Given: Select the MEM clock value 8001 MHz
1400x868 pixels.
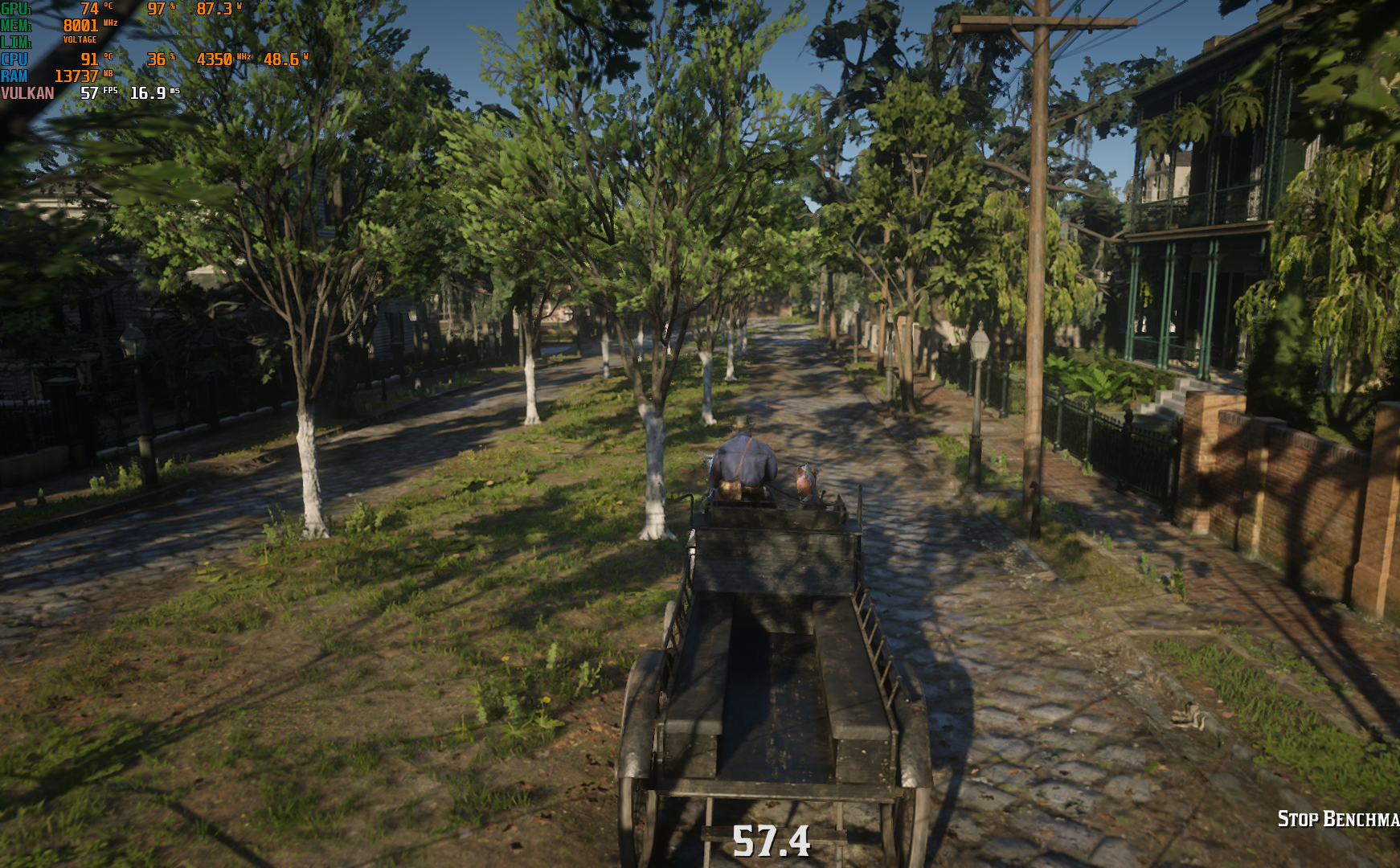Looking at the screenshot, I should point(80,25).
